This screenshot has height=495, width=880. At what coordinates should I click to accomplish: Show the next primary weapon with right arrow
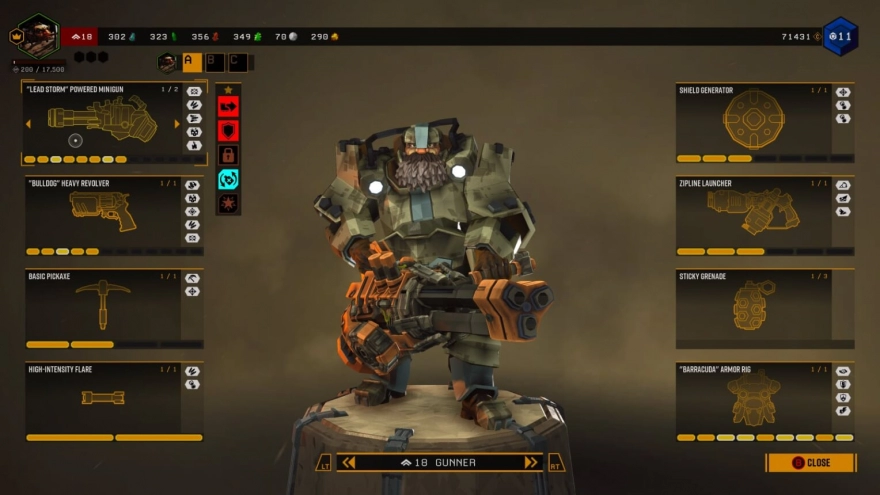coord(177,124)
